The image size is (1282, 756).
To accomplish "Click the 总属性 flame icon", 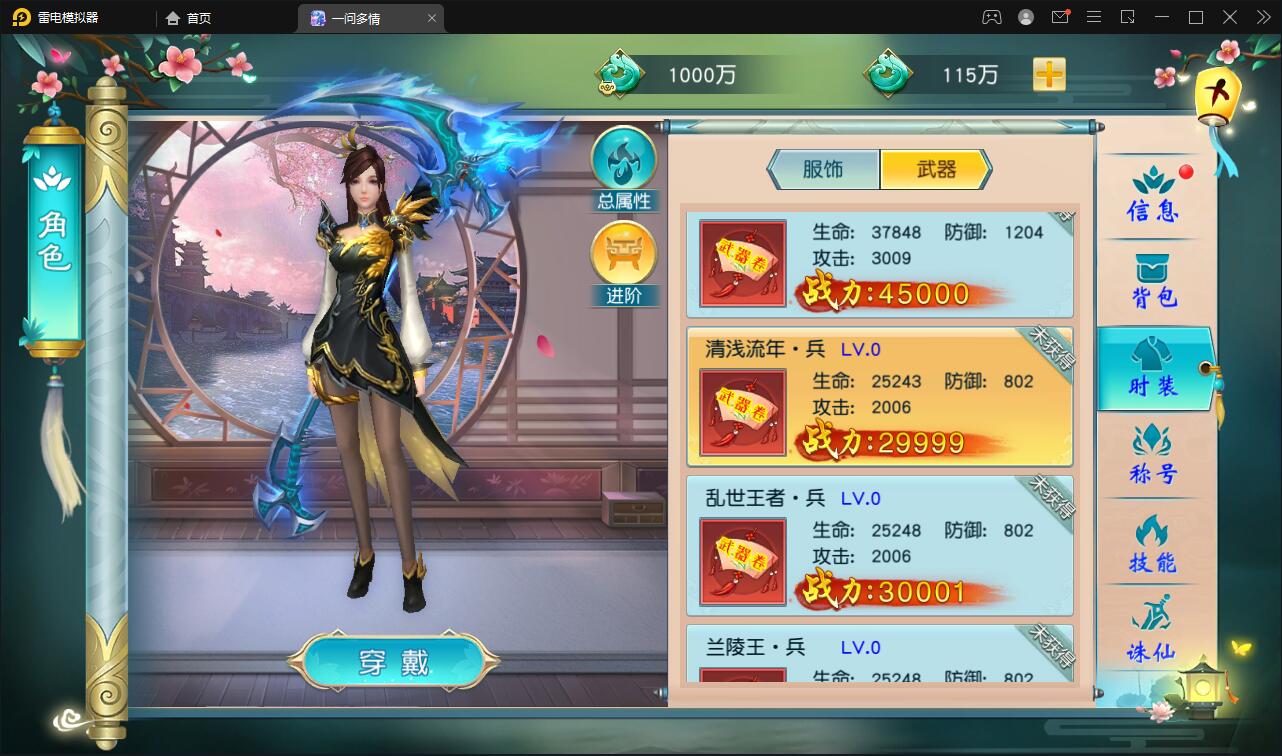I will [624, 162].
